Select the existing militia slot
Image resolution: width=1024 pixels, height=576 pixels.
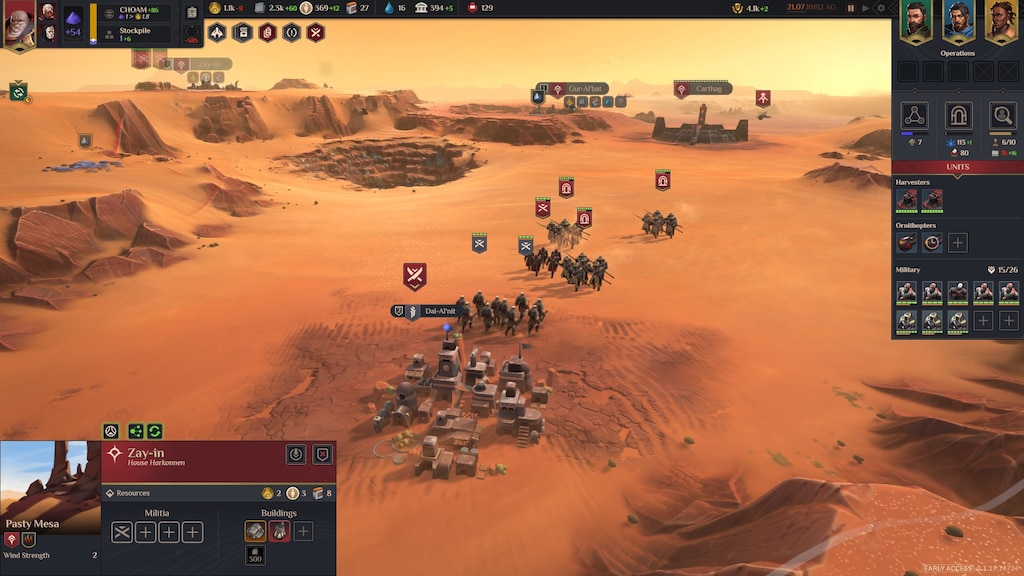(x=122, y=532)
